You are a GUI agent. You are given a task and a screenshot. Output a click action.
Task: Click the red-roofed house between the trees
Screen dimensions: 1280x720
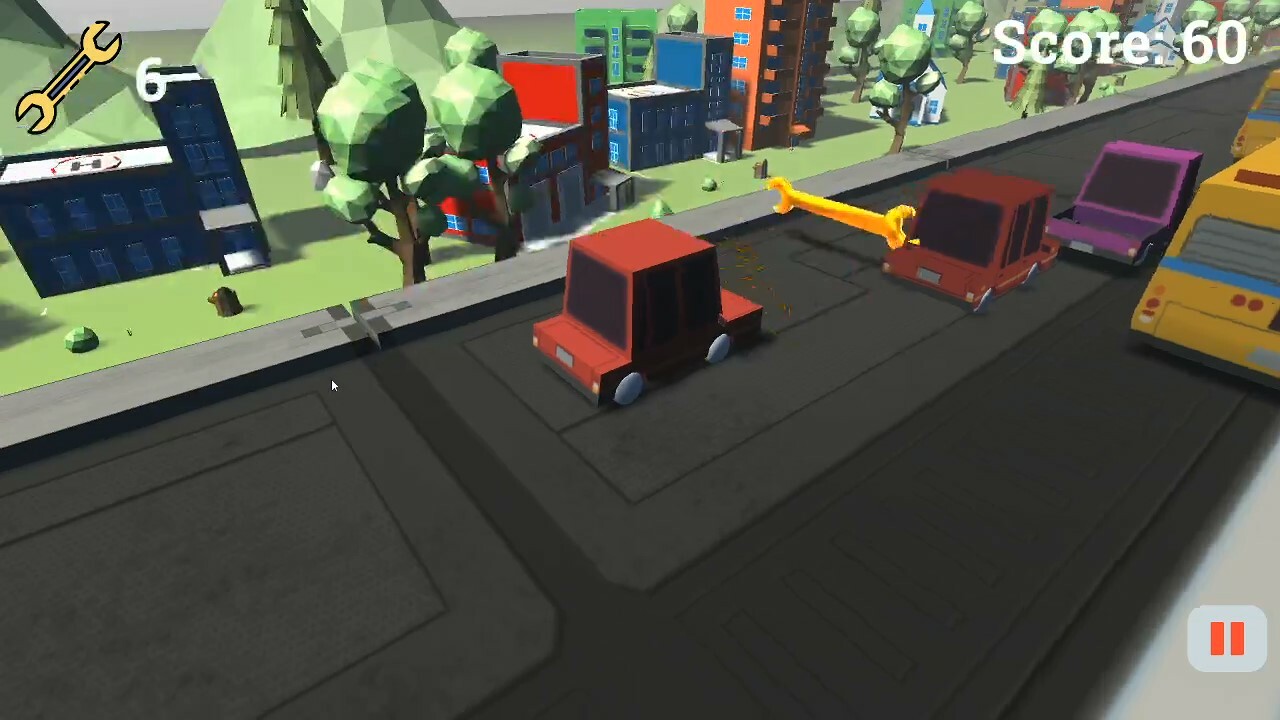point(465,215)
